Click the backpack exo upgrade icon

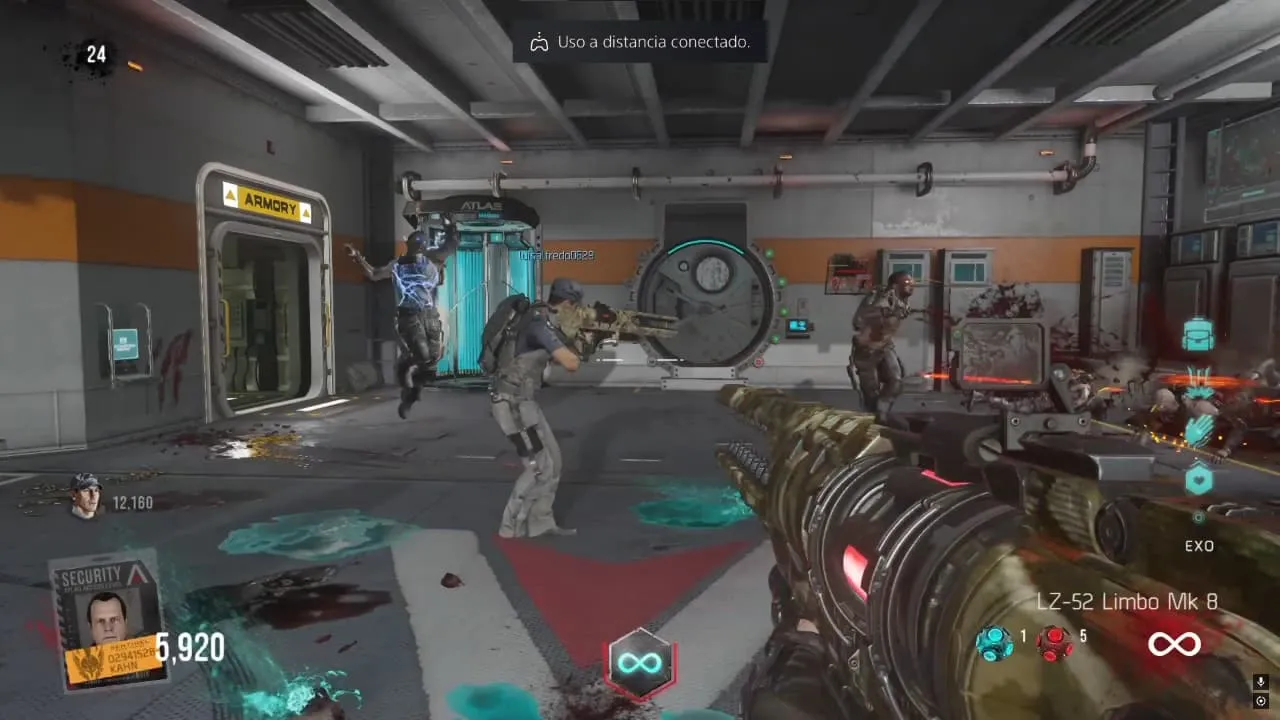pyautogui.click(x=1198, y=335)
